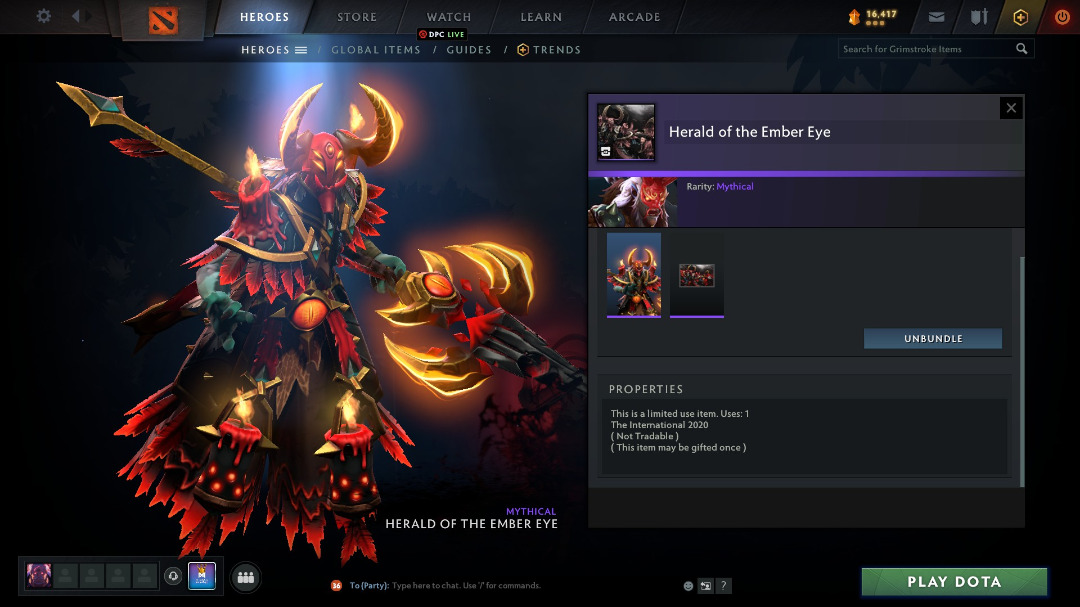Click the red power quit button
The width and height of the screenshot is (1080, 607).
click(x=1062, y=17)
